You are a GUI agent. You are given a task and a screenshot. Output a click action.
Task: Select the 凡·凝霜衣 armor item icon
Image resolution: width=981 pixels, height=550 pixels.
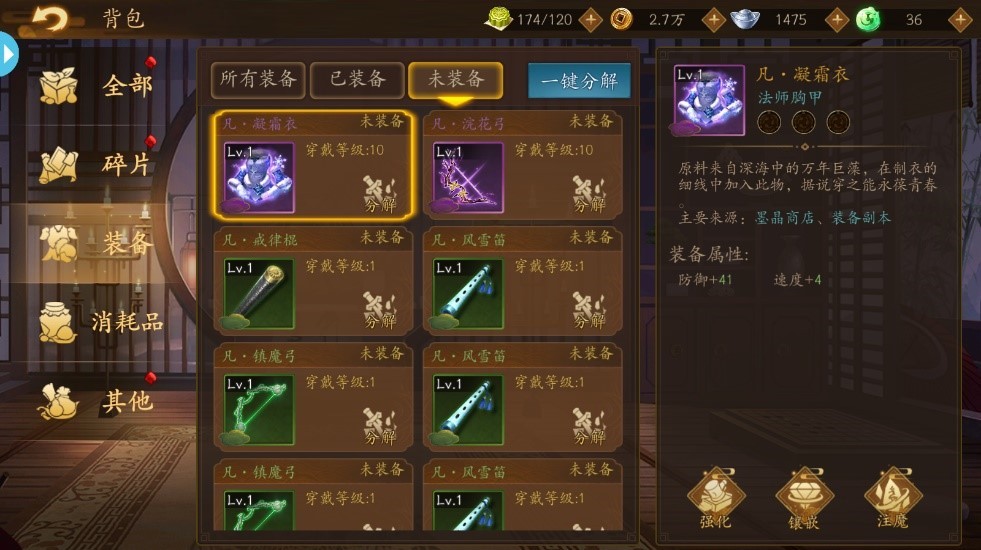click(259, 177)
